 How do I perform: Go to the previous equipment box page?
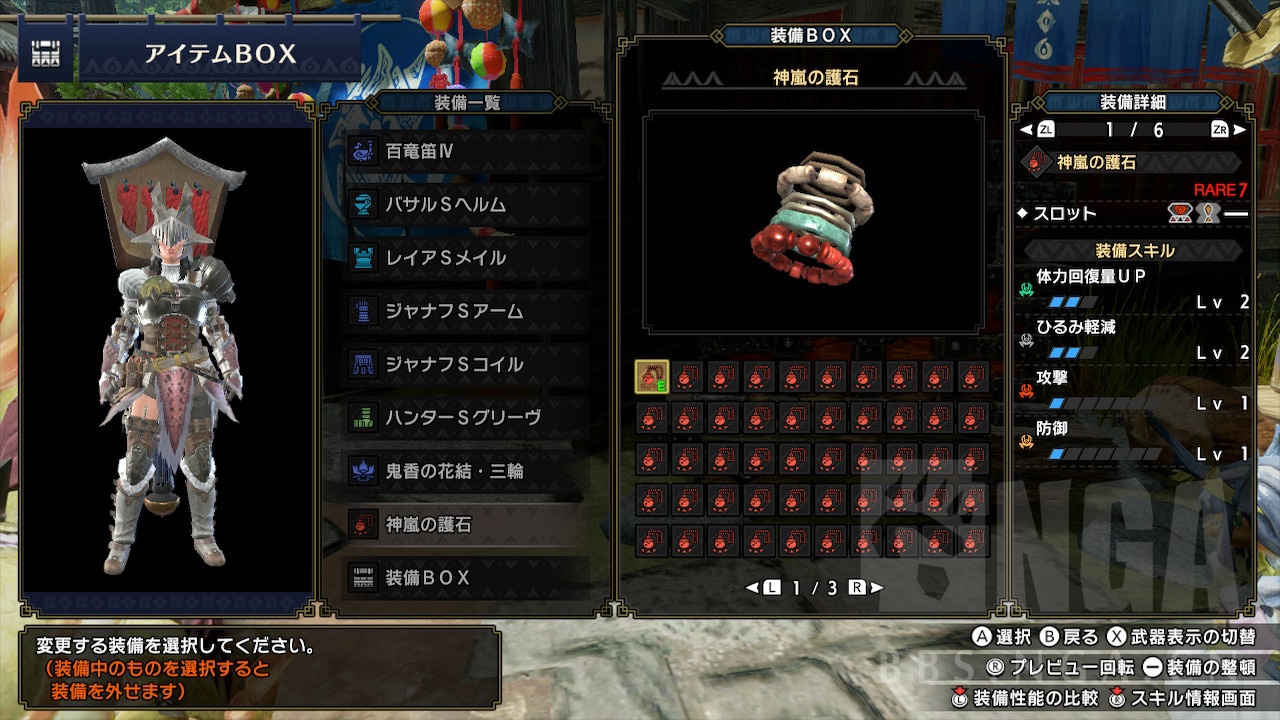coord(765,588)
